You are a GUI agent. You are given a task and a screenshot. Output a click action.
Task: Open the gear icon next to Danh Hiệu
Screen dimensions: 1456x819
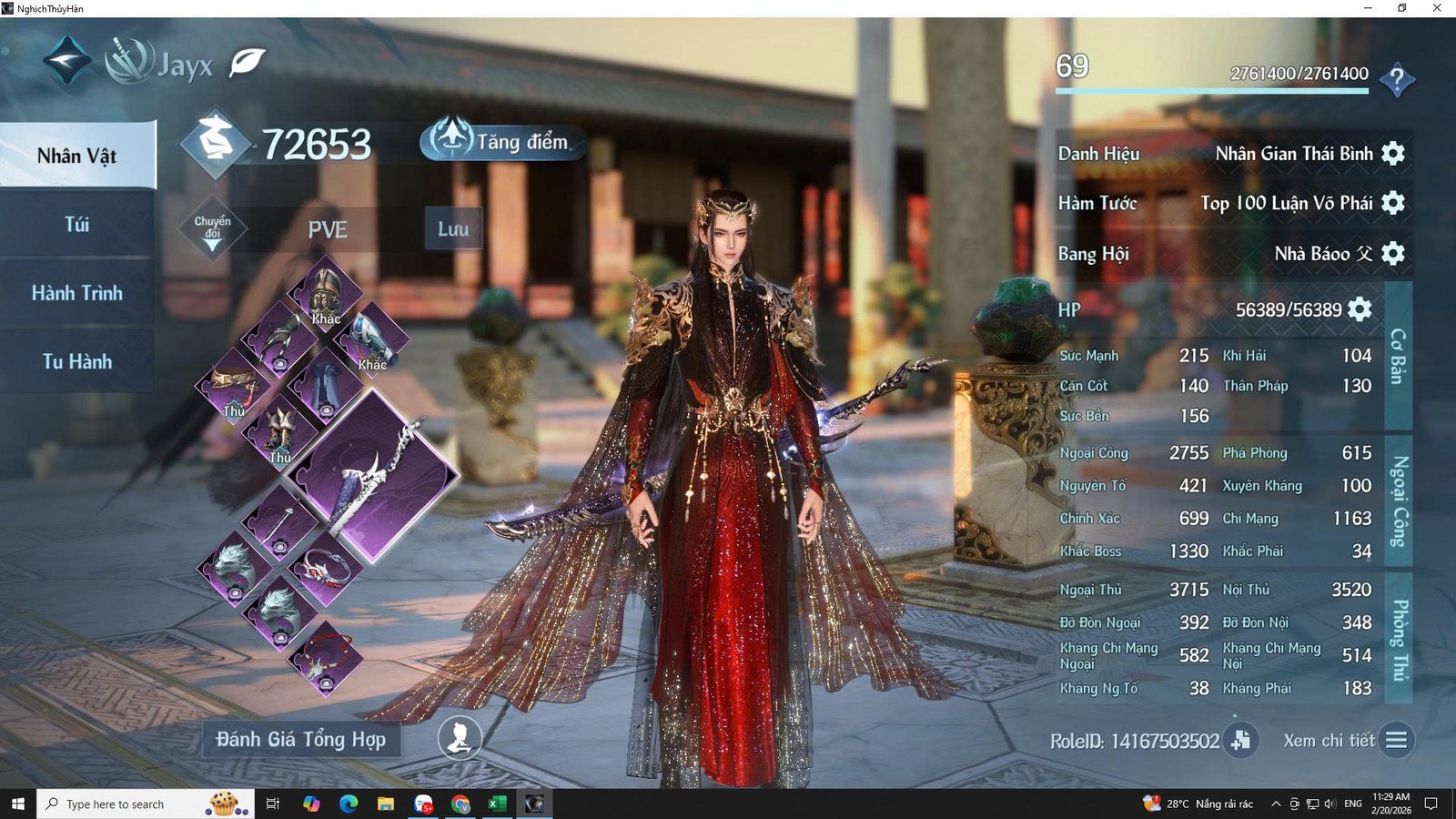tap(1393, 153)
